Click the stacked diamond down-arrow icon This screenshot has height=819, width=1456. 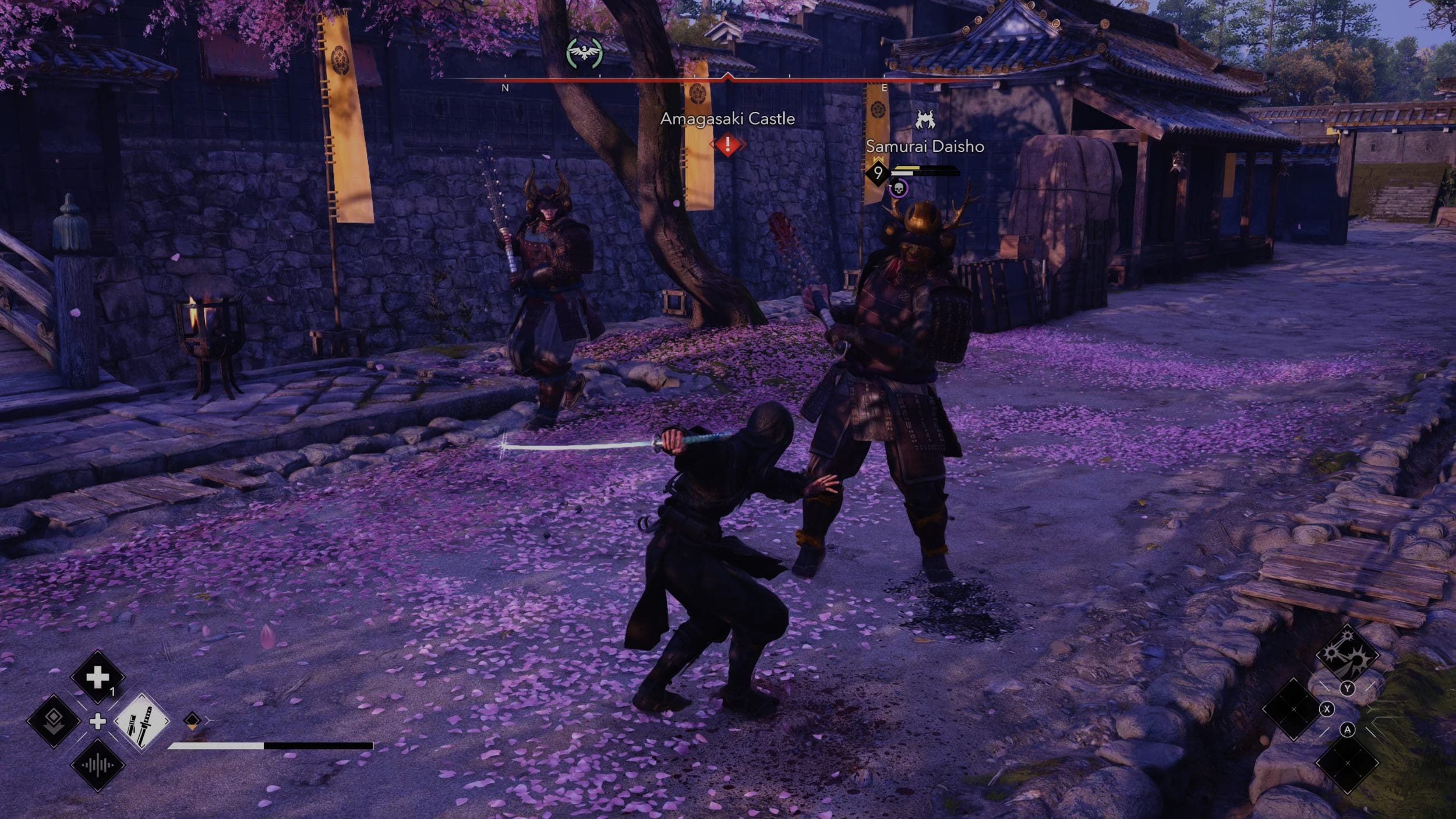pos(53,721)
